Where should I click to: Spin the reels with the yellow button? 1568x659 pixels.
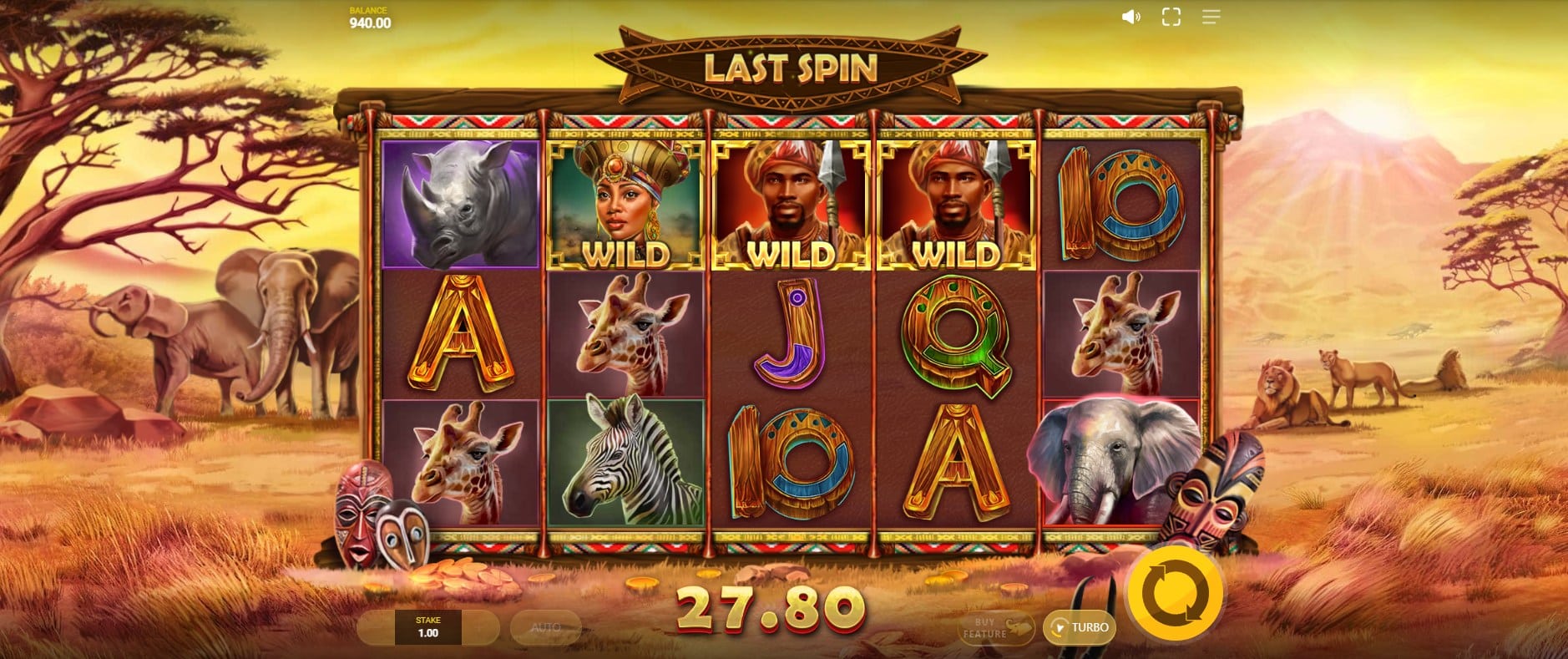point(1175,594)
